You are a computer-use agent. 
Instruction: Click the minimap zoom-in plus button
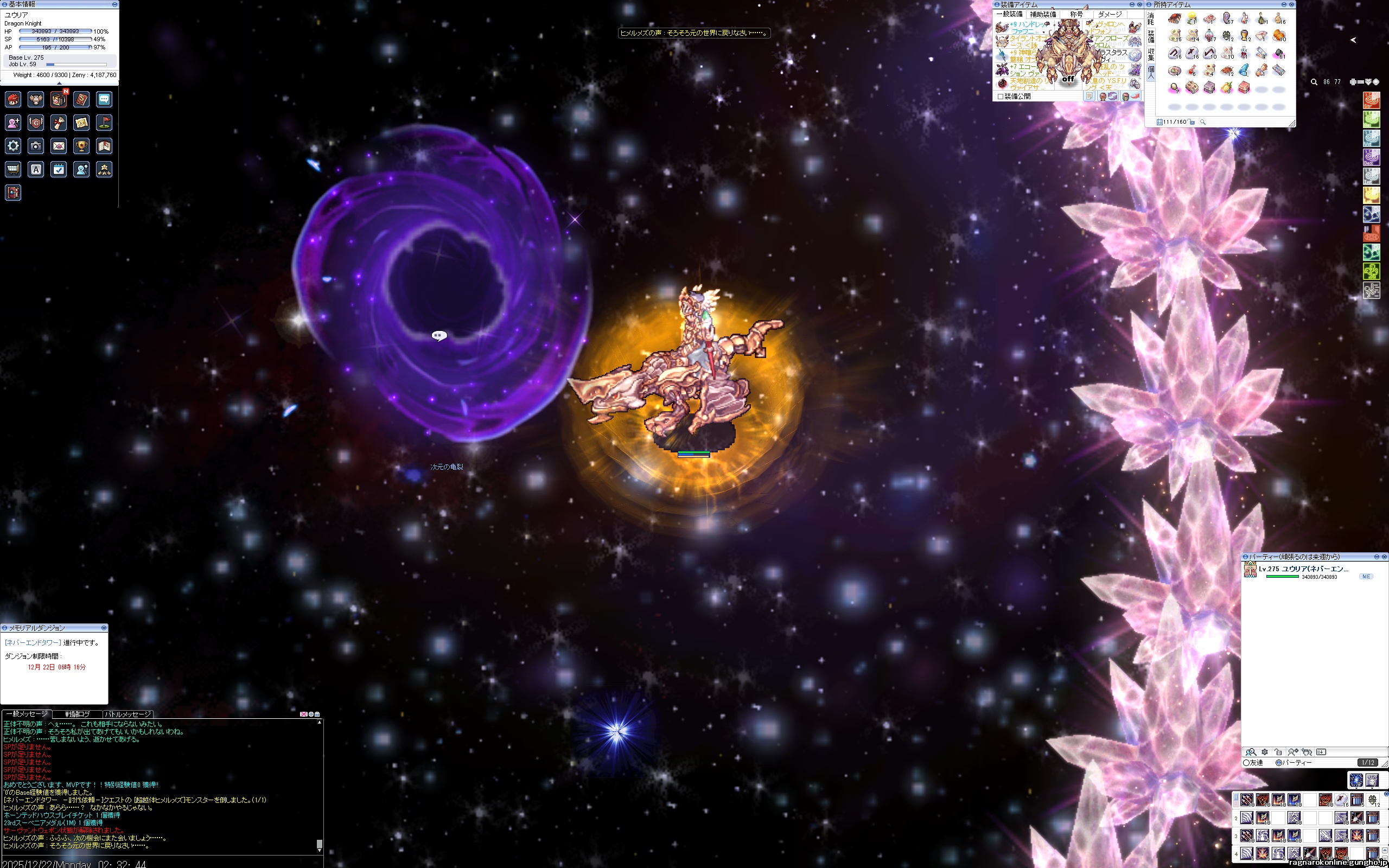pos(1353,82)
